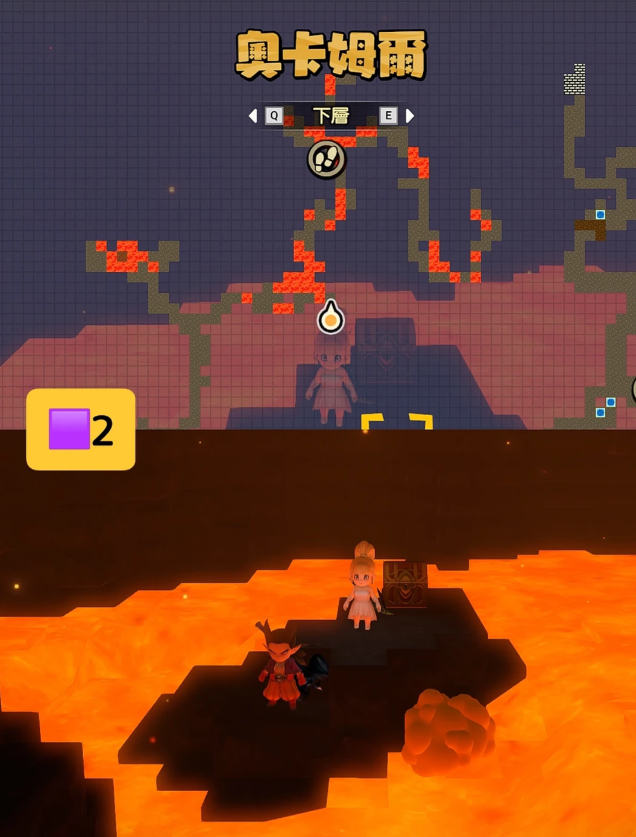Click the left arrow to change map layer

point(253,116)
